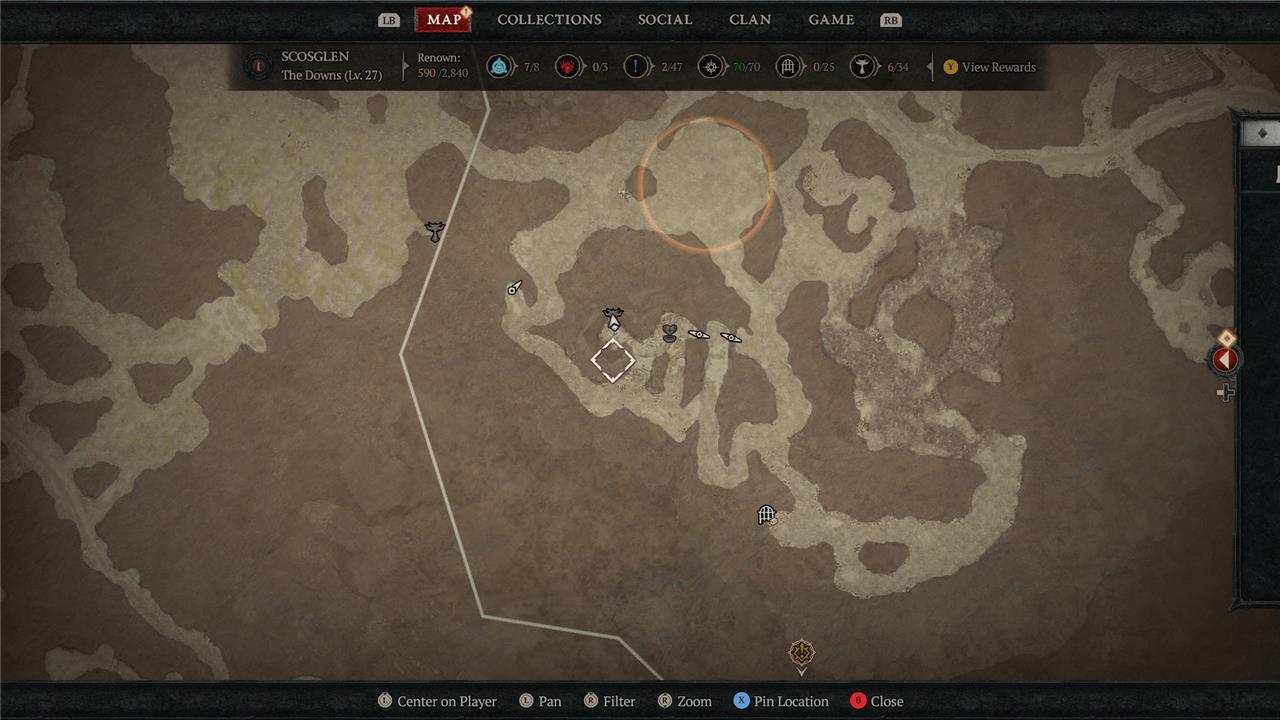Screen dimensions: 1280x720
Task: Go to the Clan tab
Action: point(750,20)
